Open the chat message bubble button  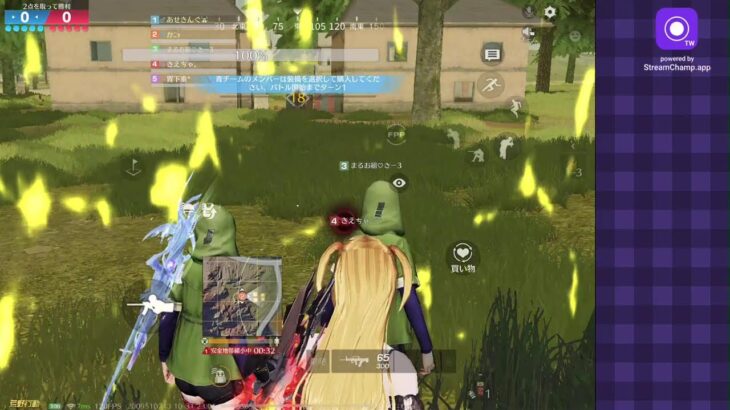point(491,53)
